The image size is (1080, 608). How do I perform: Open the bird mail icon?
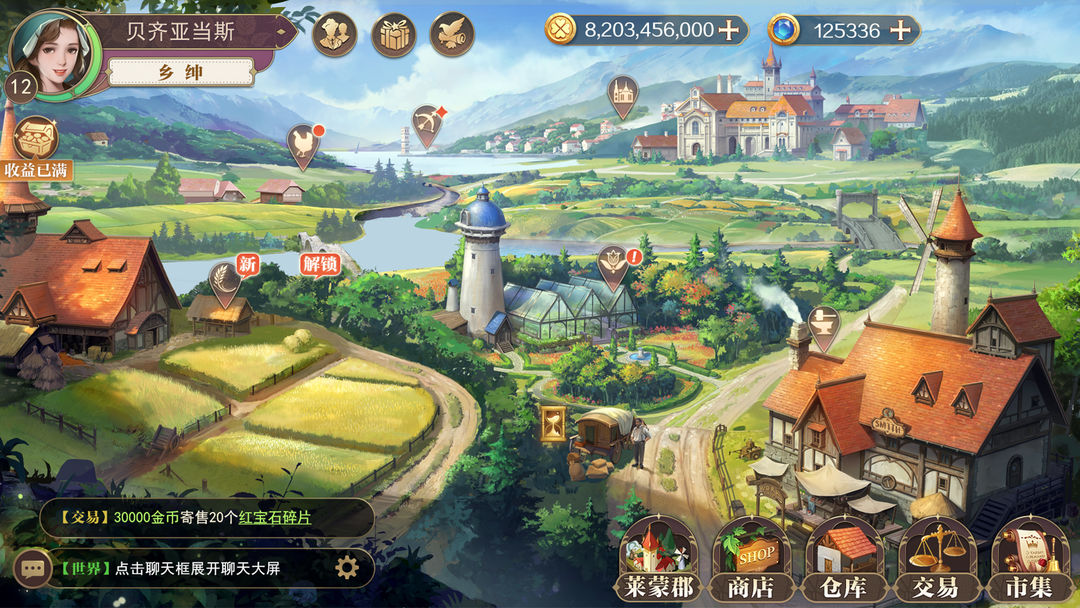[x=452, y=34]
